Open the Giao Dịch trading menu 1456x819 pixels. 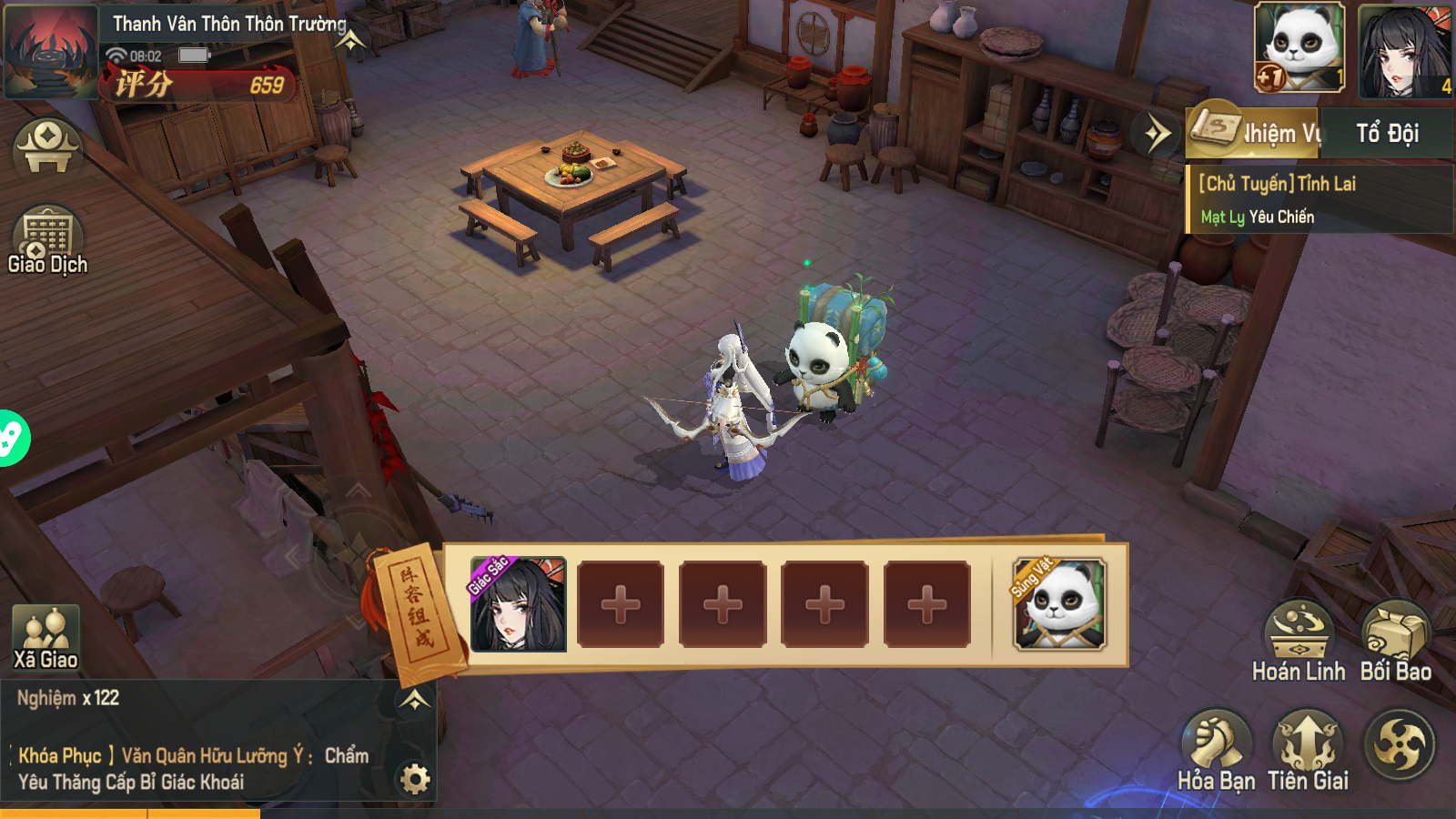(x=47, y=239)
